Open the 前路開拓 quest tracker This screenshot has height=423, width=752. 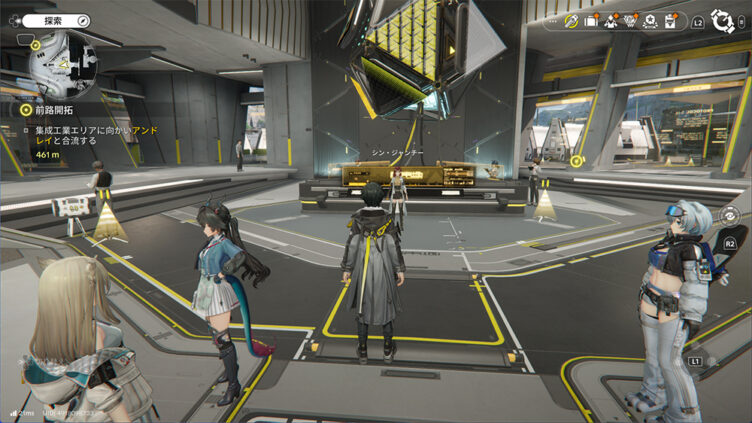(50, 110)
